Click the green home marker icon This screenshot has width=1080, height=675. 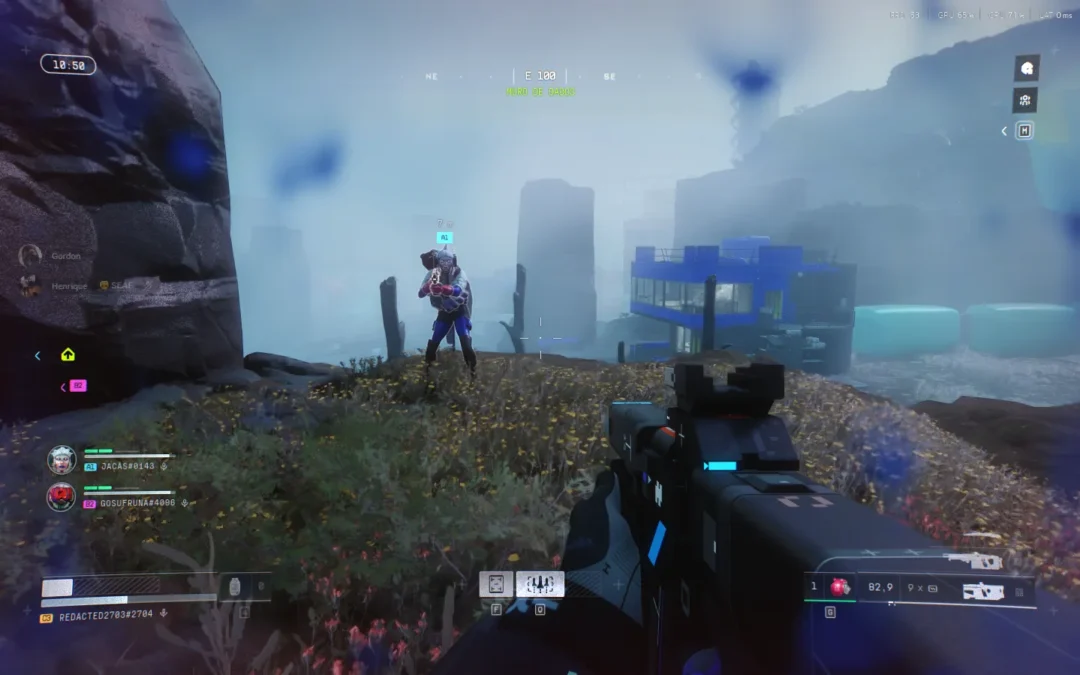(68, 354)
